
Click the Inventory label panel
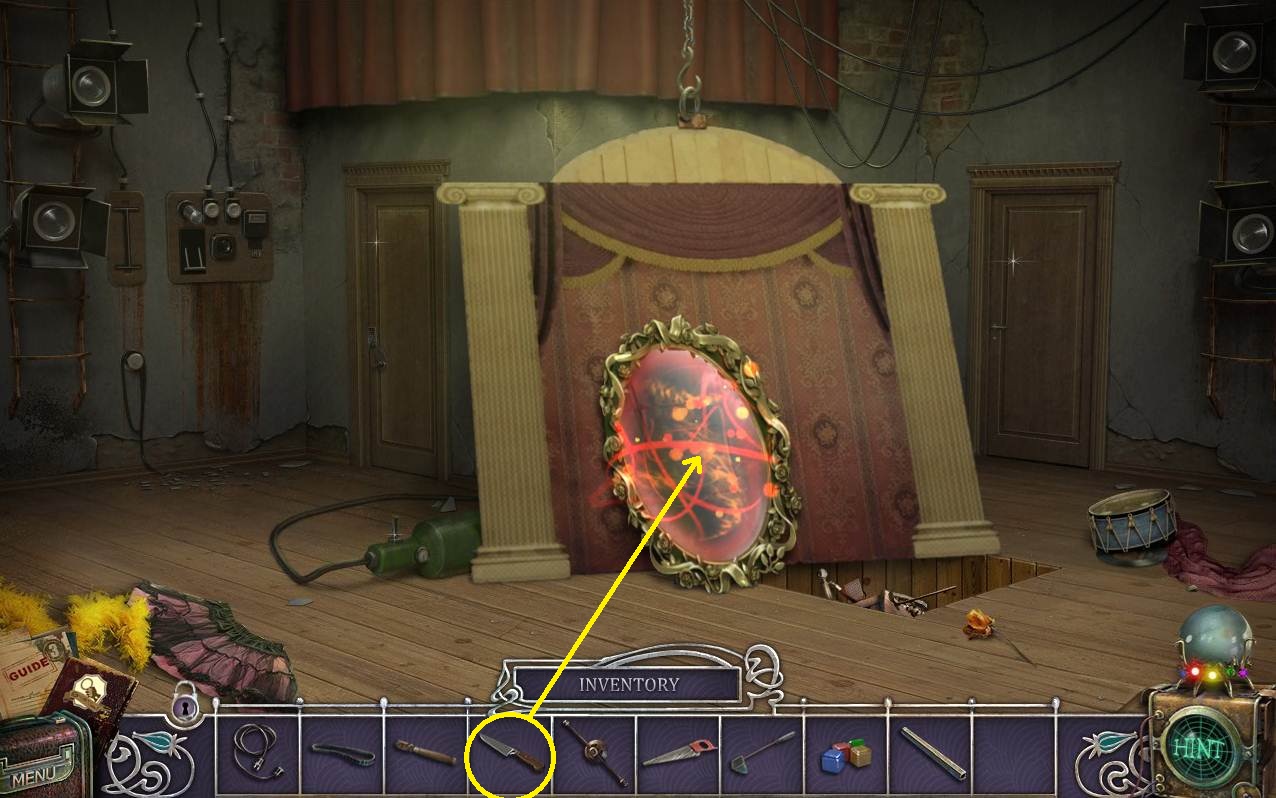628,685
